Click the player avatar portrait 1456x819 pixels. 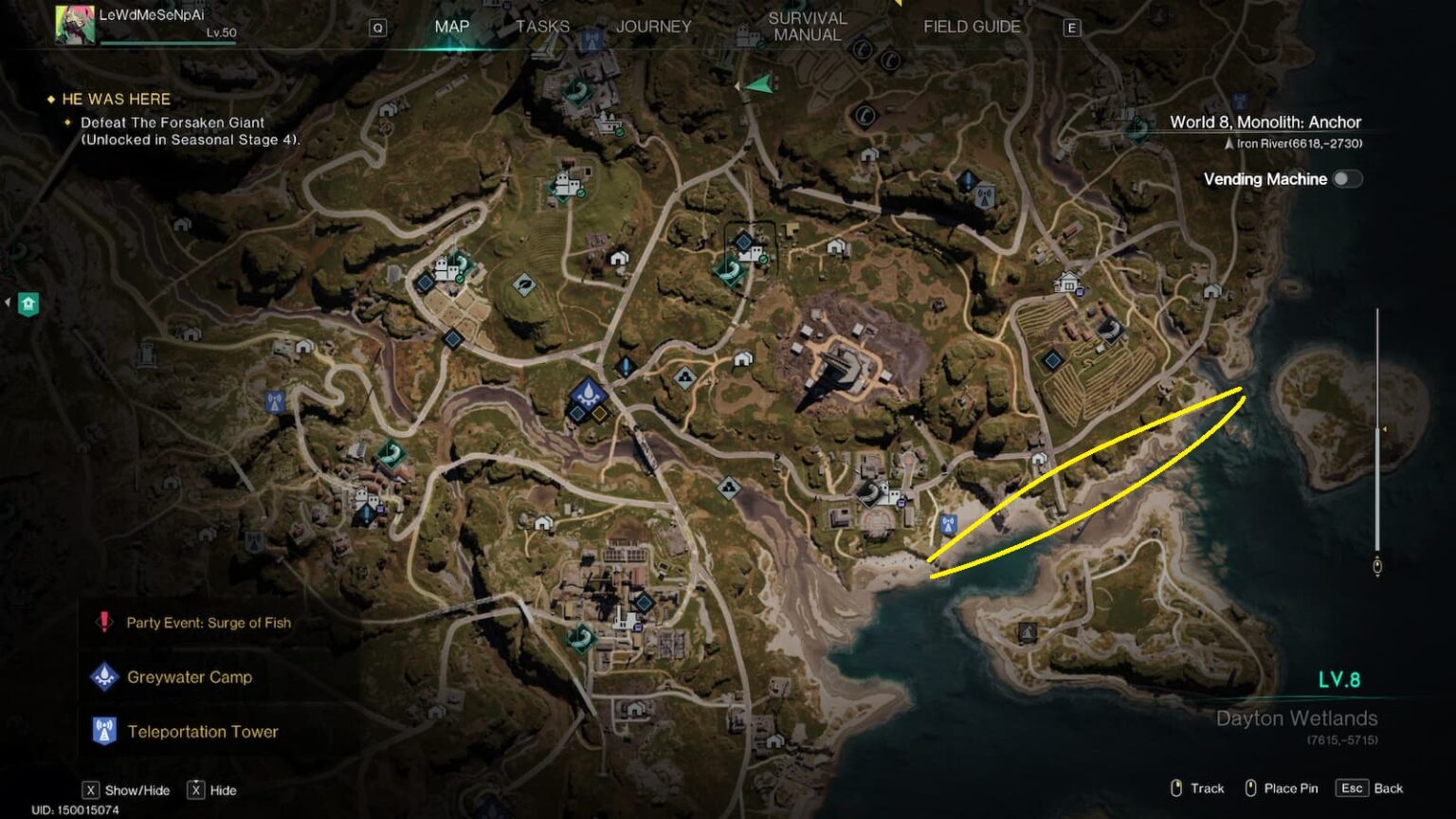(74, 25)
